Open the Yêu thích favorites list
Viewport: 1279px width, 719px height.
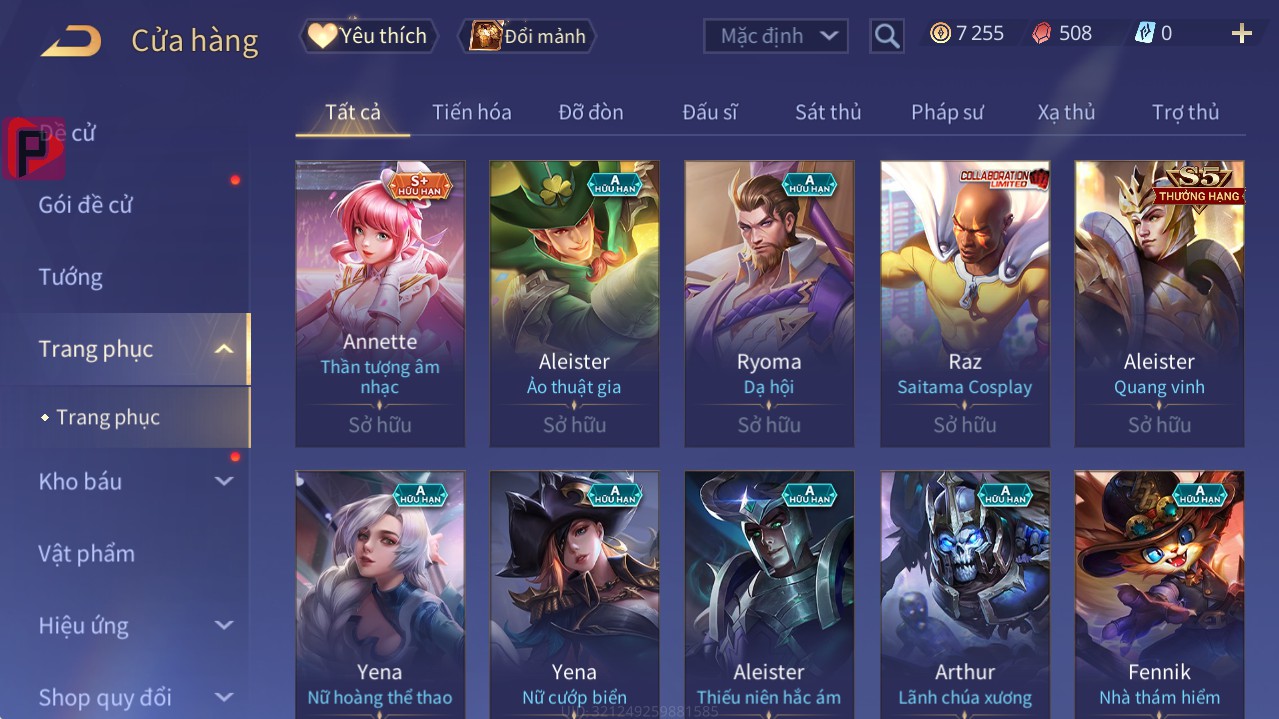point(368,36)
